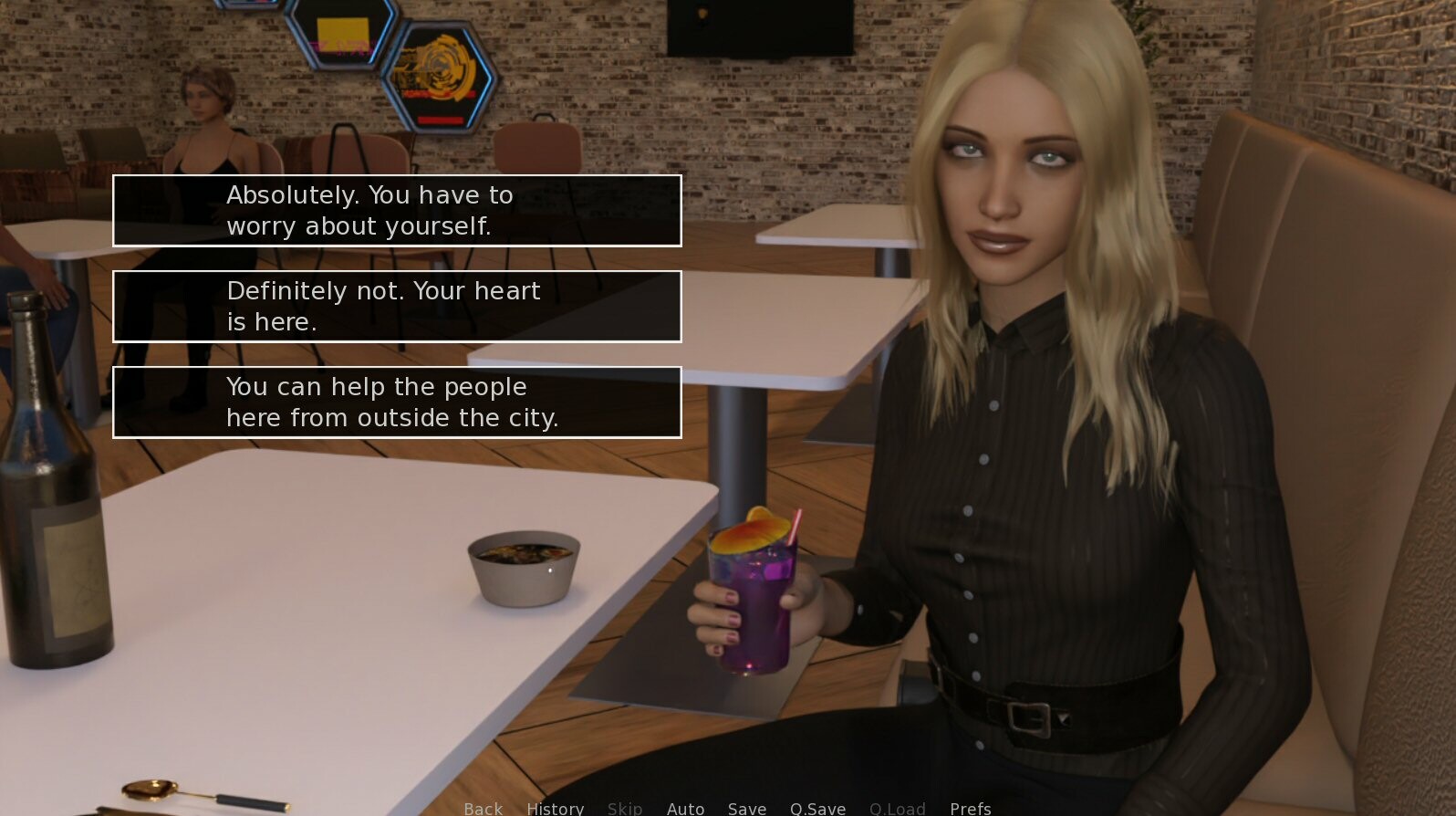The height and width of the screenshot is (816, 1456).
Task: Toggle Skip mode in the quick menu
Action: coord(625,809)
